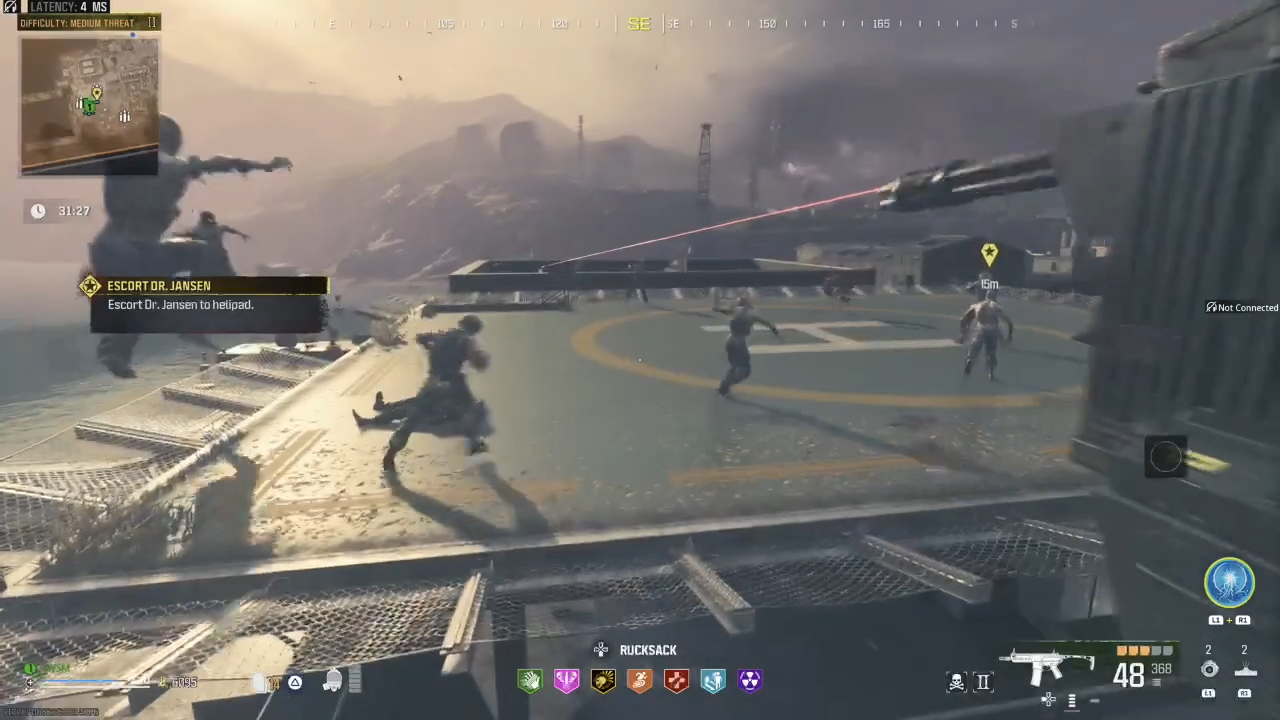Click the tactical grenade equipment icon
1280x720 pixels.
(1209, 668)
